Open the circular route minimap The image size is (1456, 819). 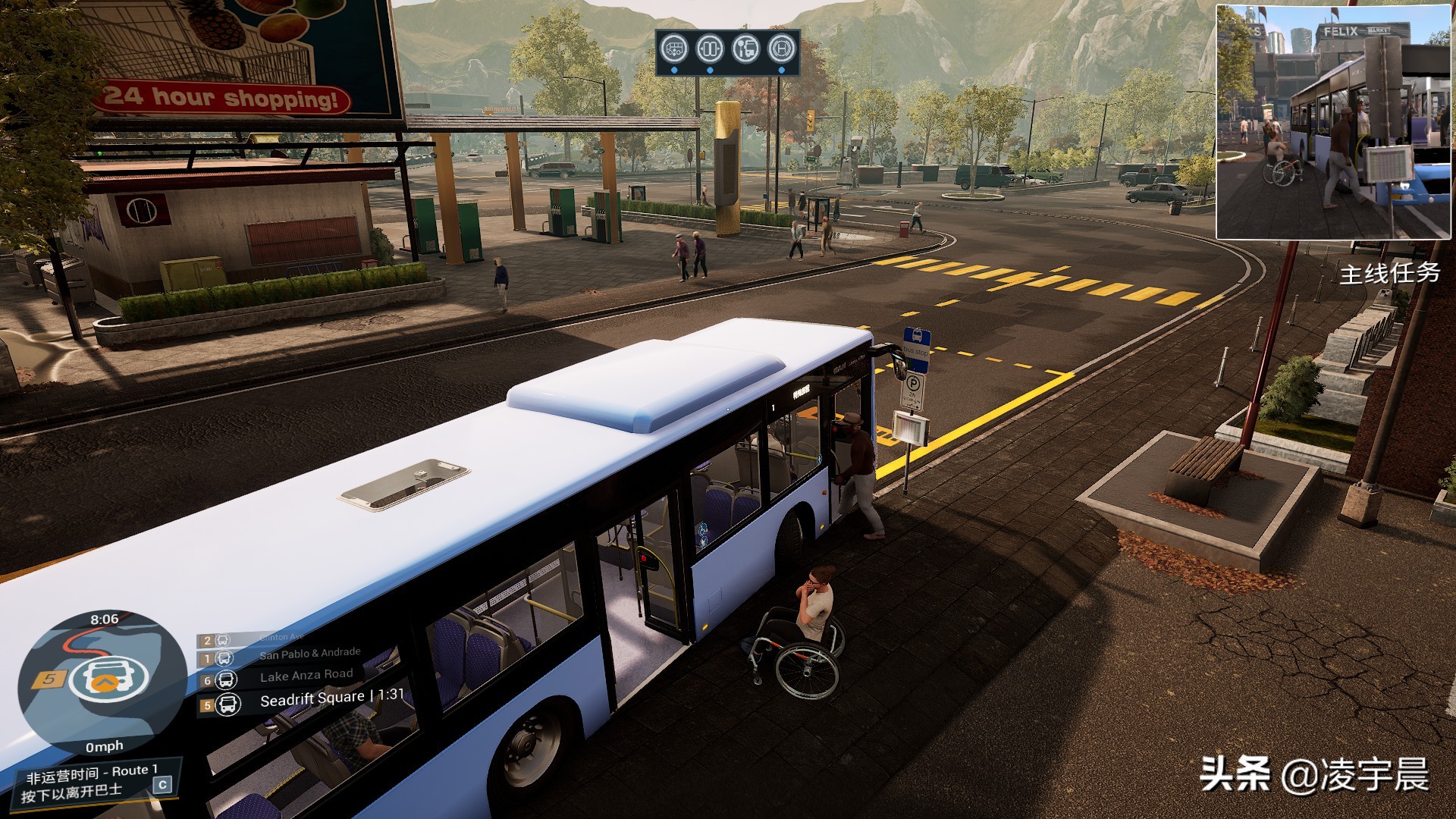102,682
